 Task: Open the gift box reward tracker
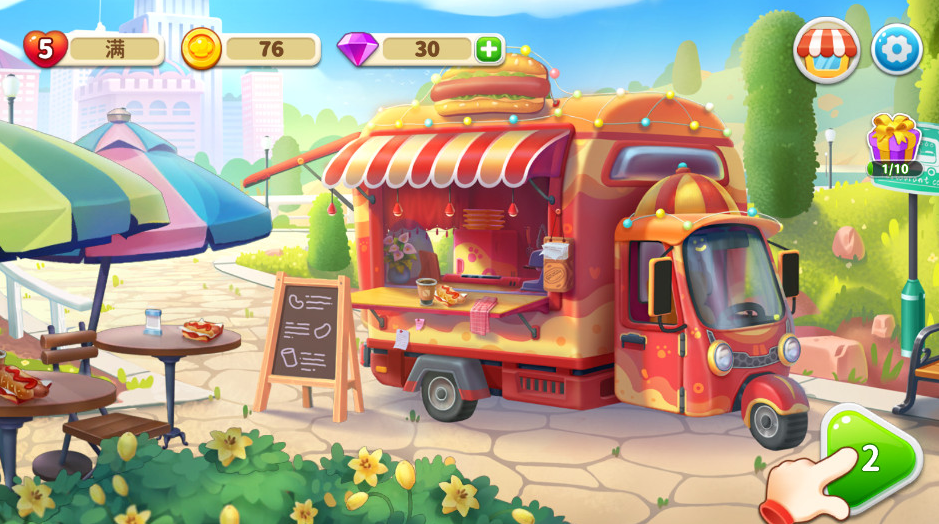(893, 143)
